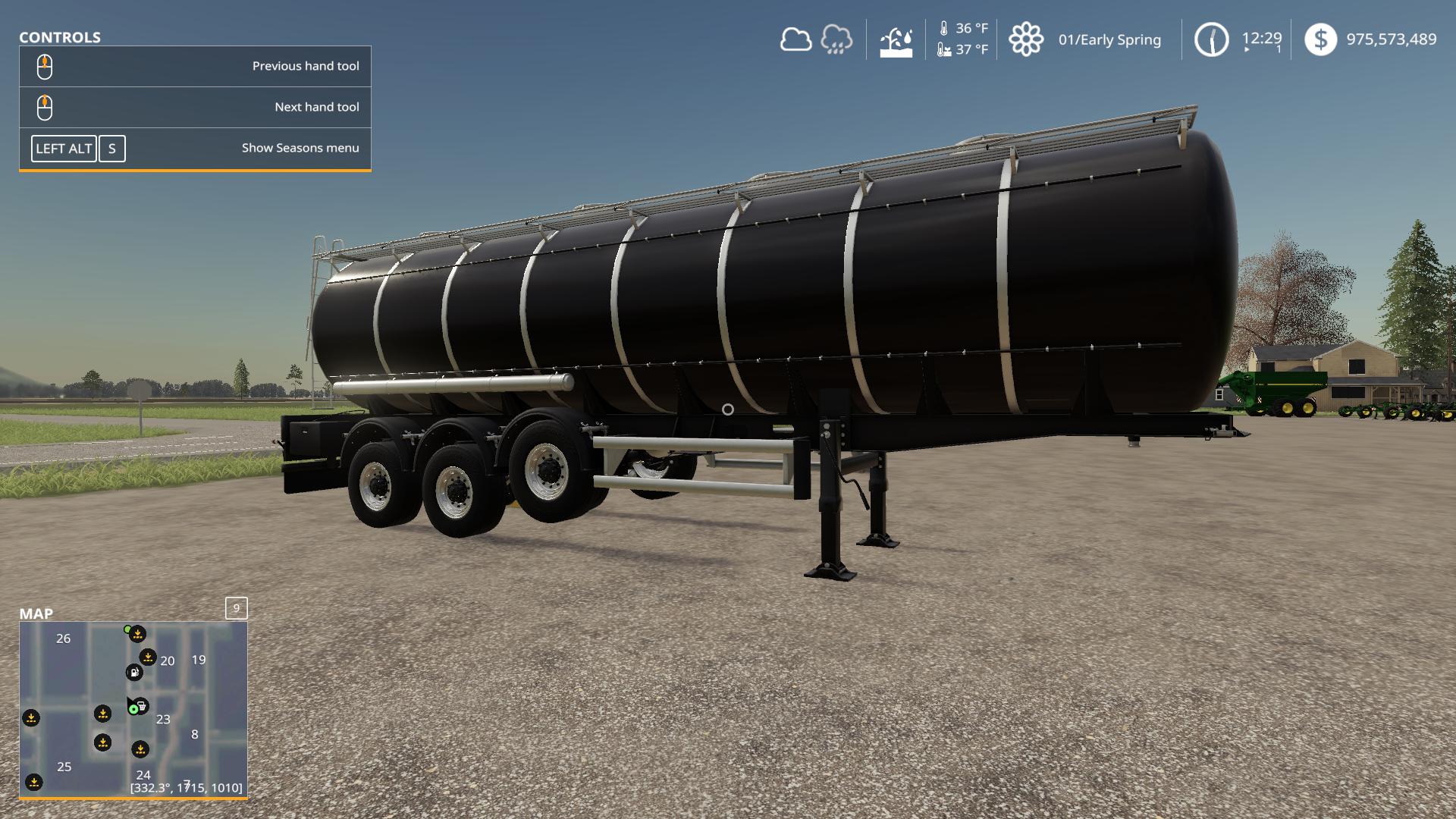
Task: Click the dollar sign money icon
Action: [x=1320, y=39]
